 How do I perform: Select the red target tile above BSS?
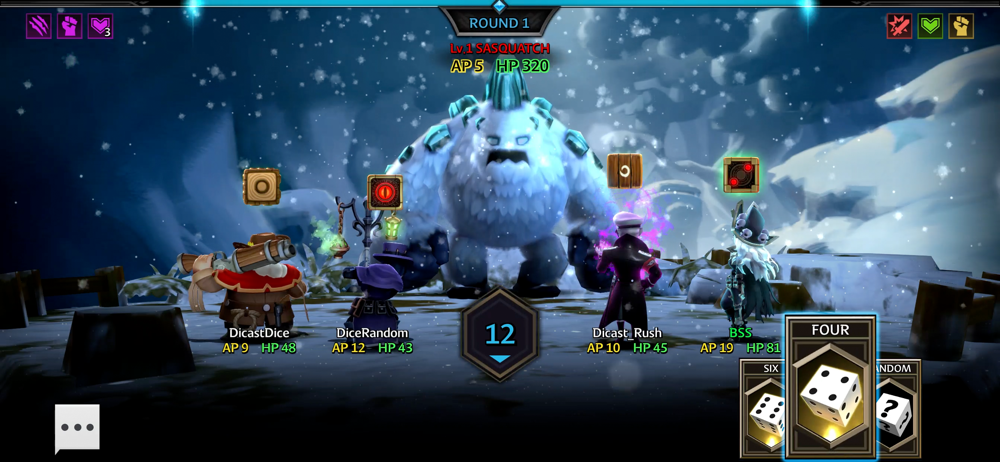coord(741,175)
